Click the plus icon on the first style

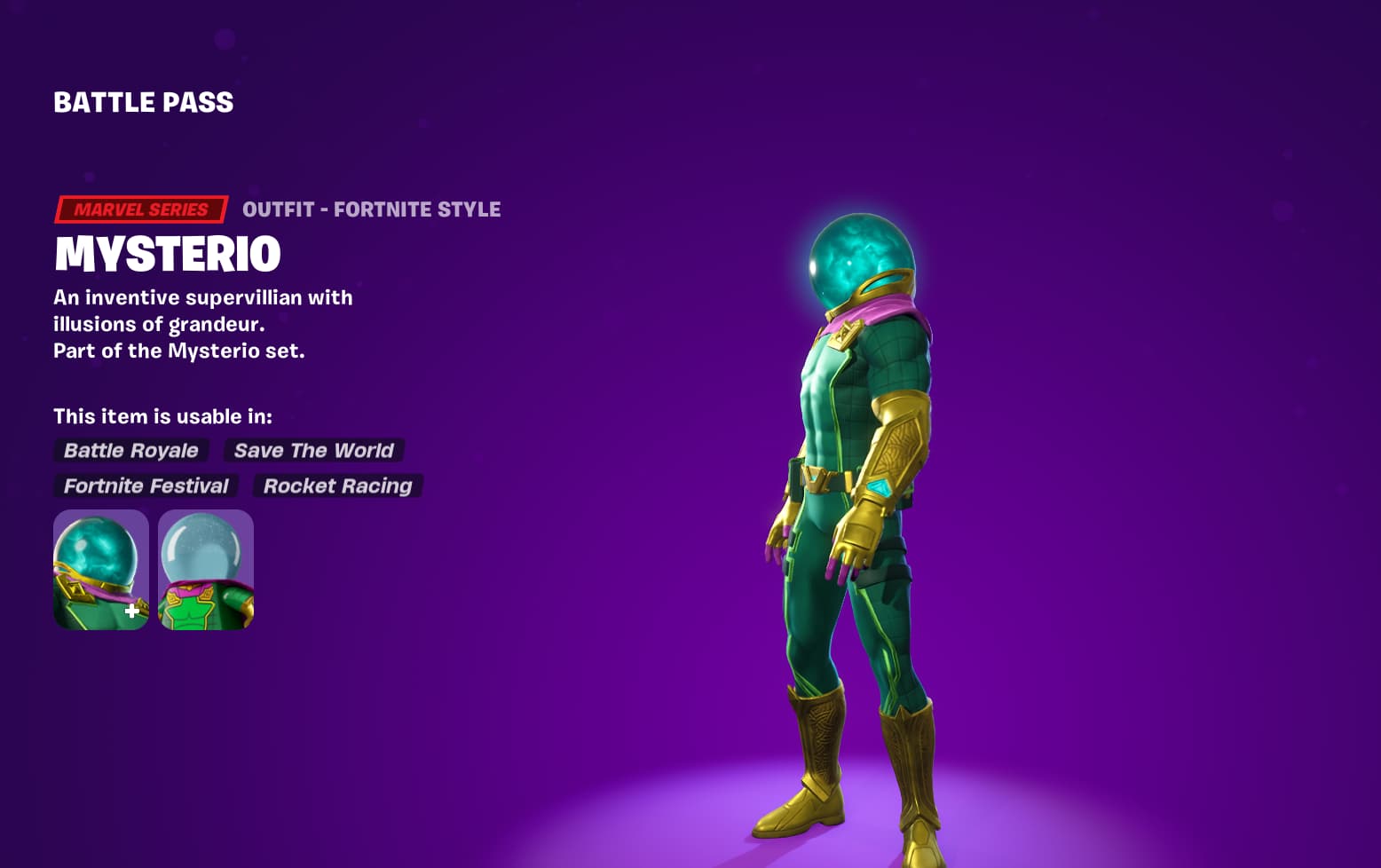tap(131, 610)
